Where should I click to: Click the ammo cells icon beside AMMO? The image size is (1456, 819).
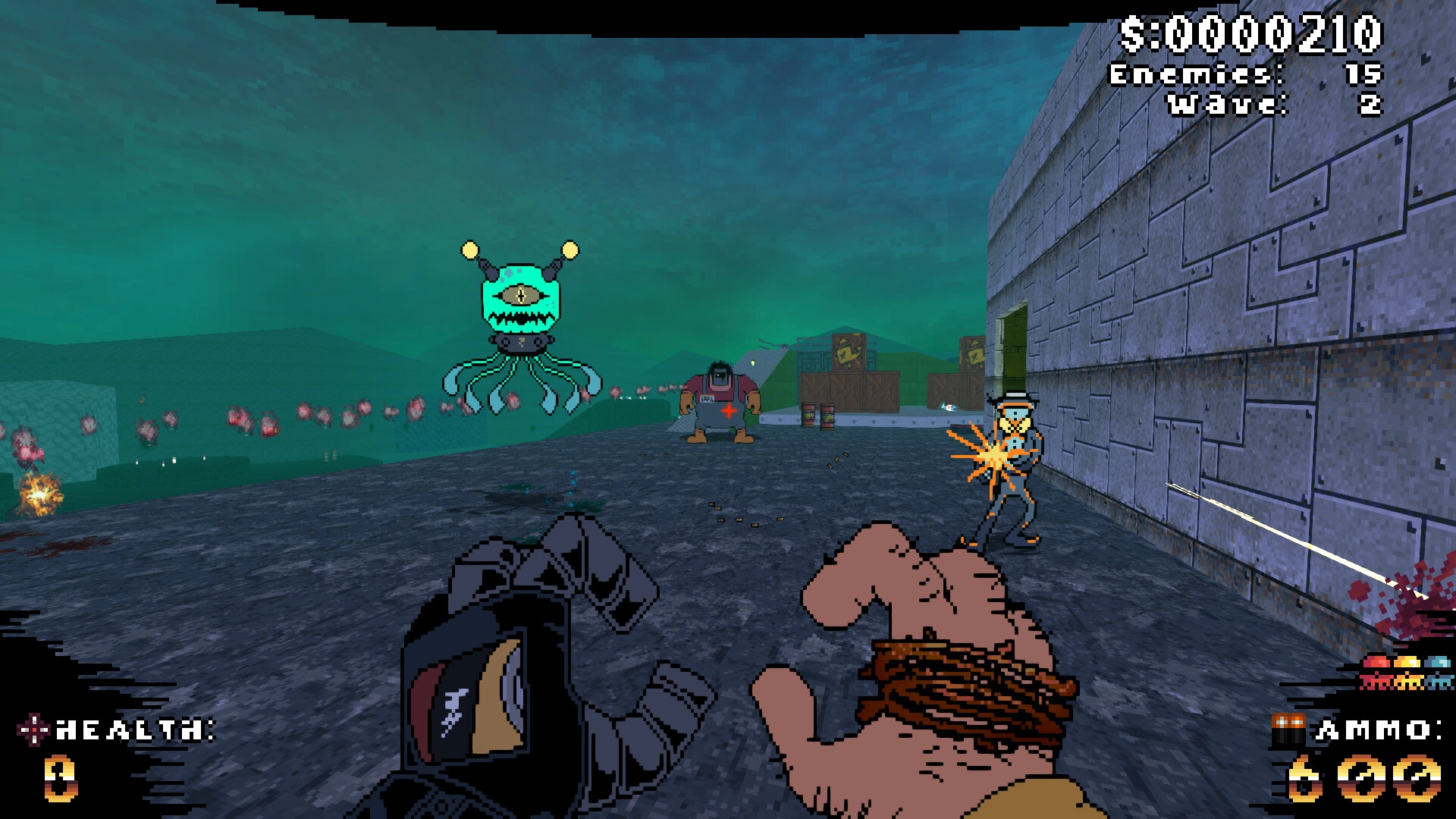pyautogui.click(x=1288, y=730)
